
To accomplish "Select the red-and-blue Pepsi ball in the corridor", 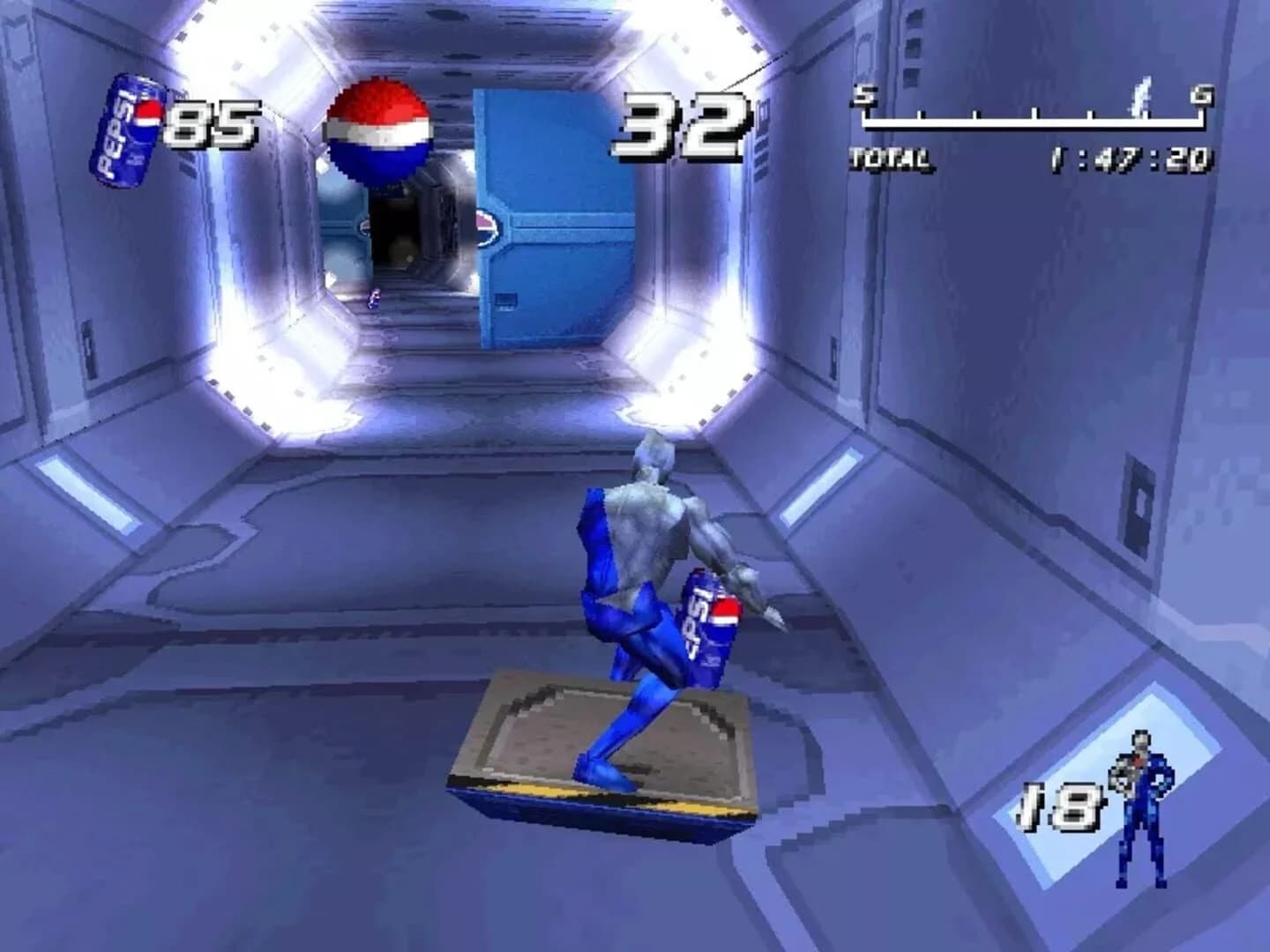I will click(x=381, y=128).
